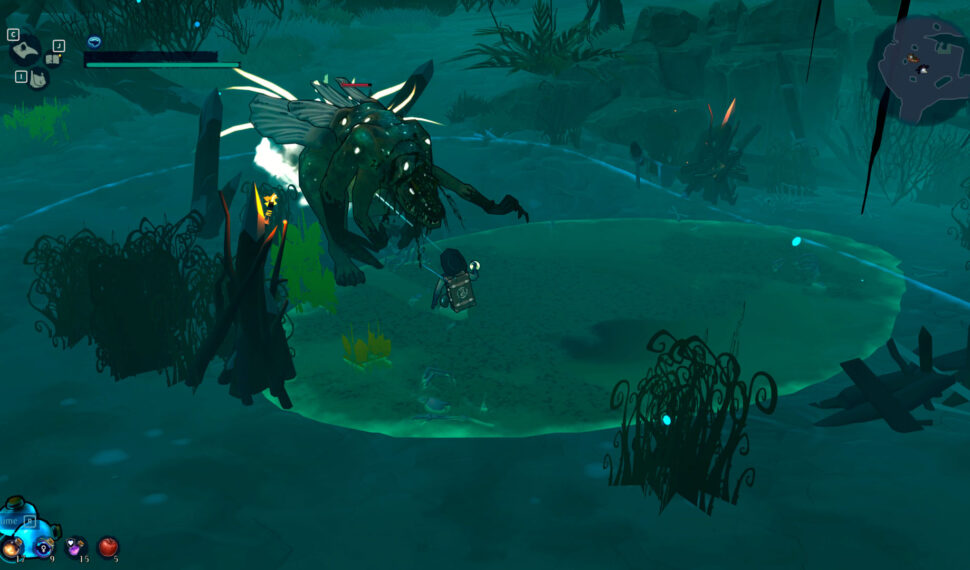Image resolution: width=970 pixels, height=570 pixels.
Task: Open the minimap
Action: [x=924, y=68]
